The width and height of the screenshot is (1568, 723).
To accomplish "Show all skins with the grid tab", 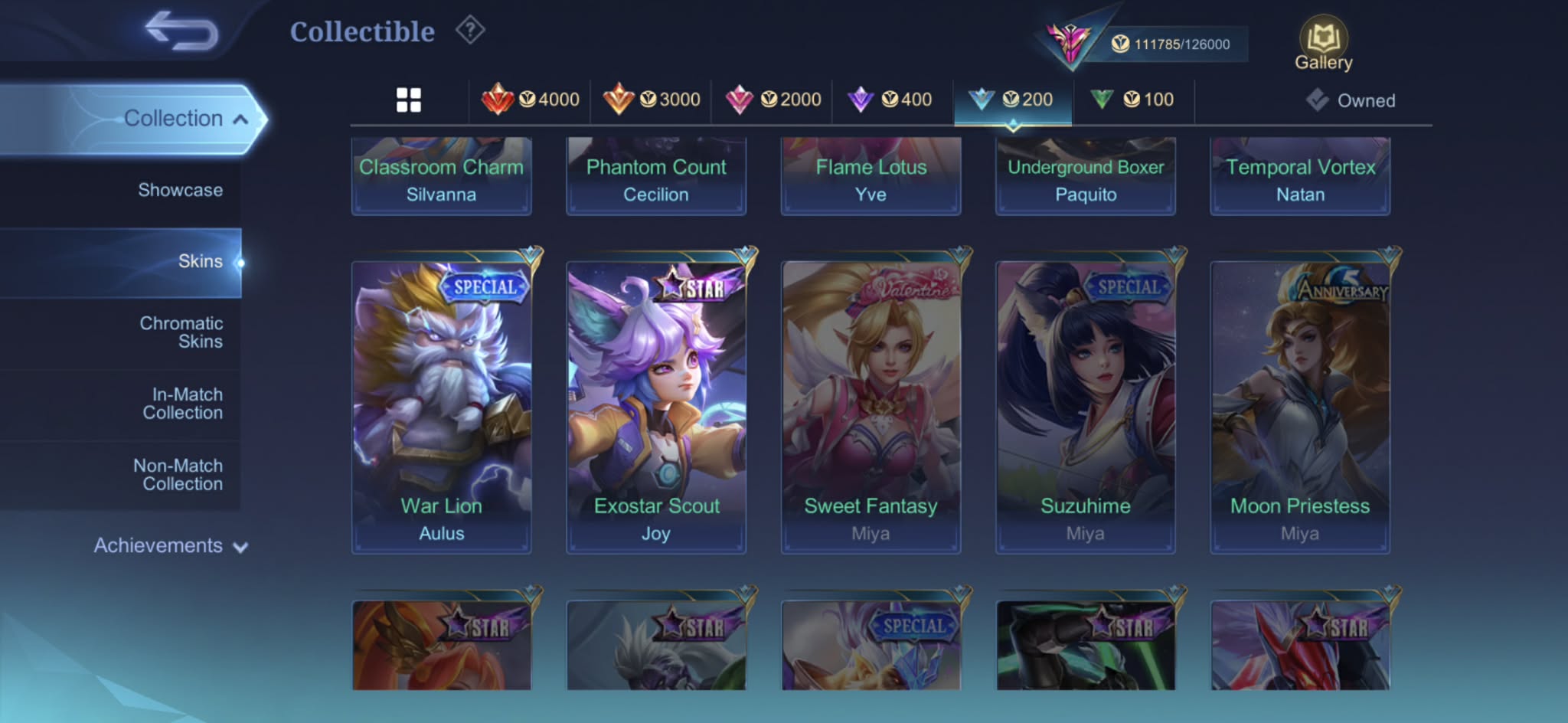I will [x=409, y=100].
